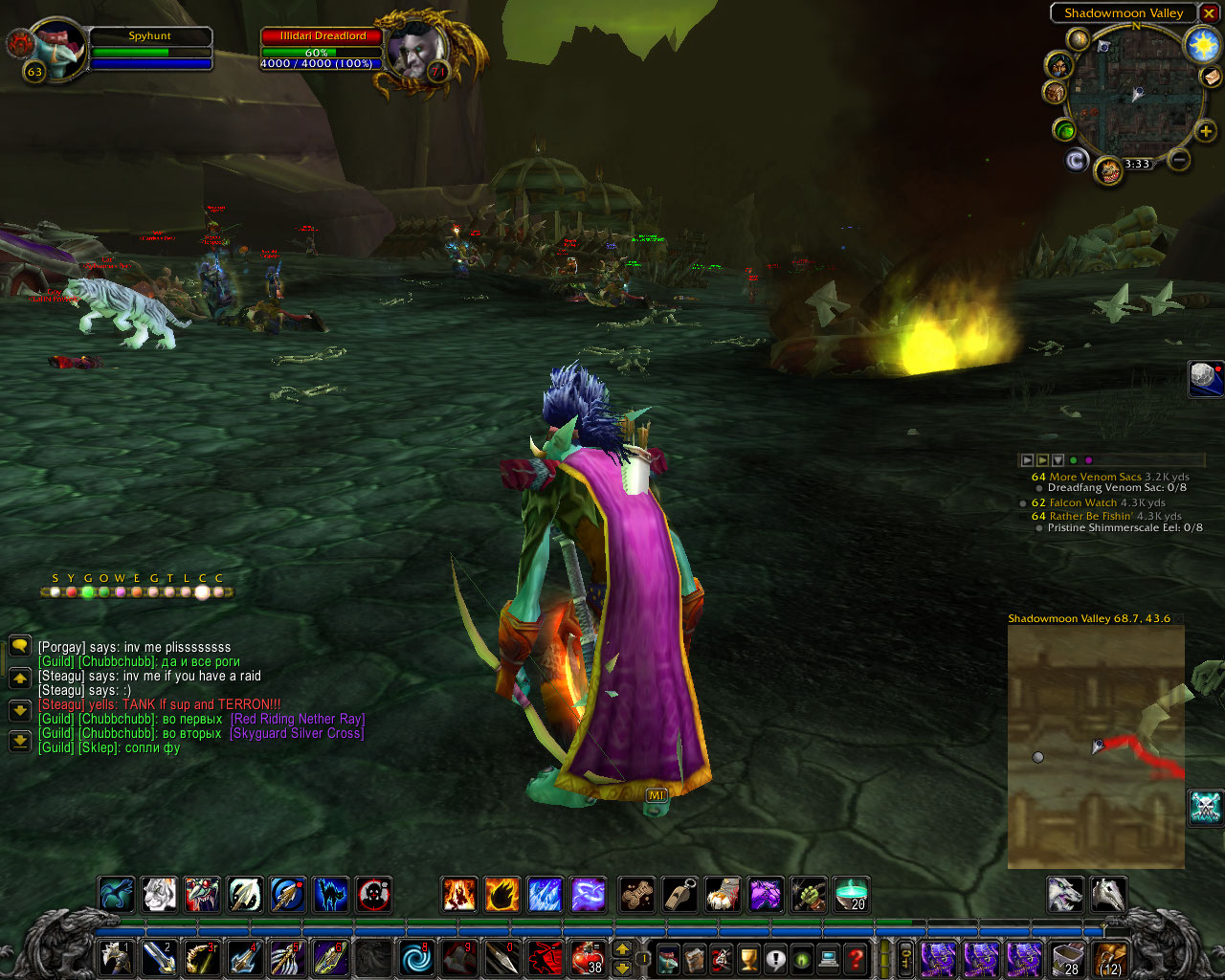Open the help request question mark button

point(857,957)
